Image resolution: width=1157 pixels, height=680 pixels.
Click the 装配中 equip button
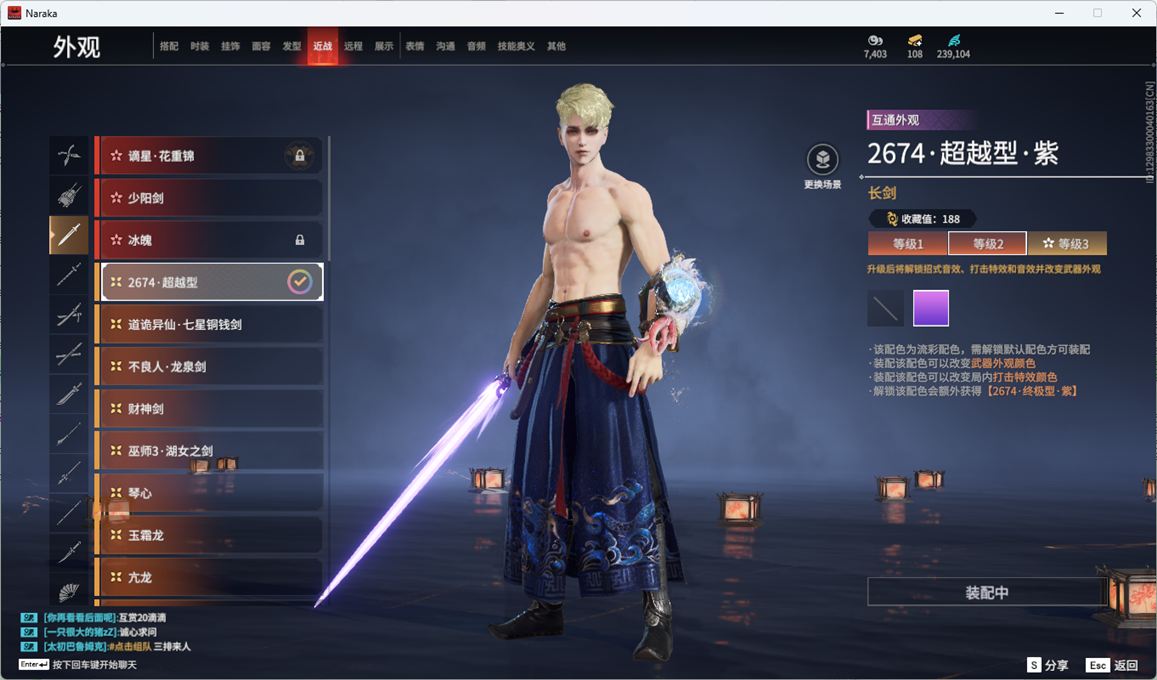click(986, 592)
